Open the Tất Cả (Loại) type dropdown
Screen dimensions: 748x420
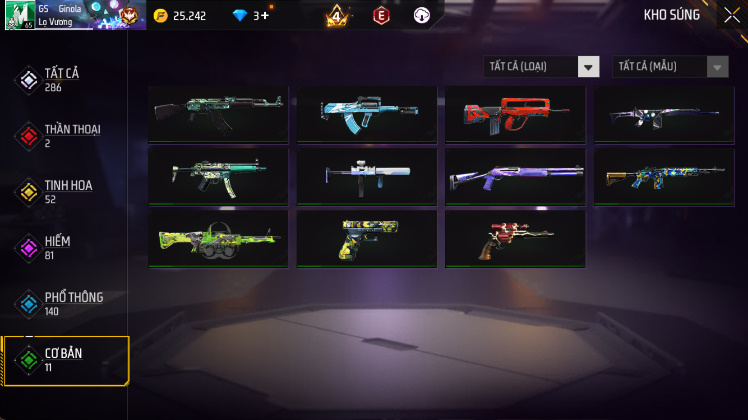tap(541, 67)
